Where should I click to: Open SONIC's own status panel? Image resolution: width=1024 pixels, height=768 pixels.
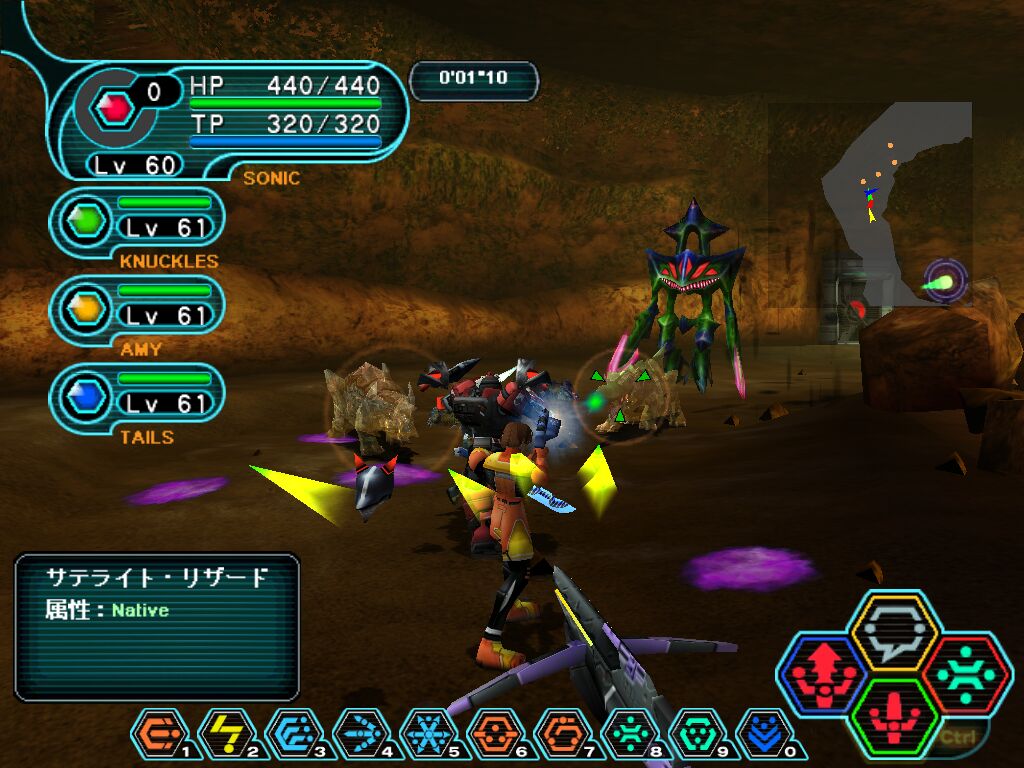coord(230,120)
